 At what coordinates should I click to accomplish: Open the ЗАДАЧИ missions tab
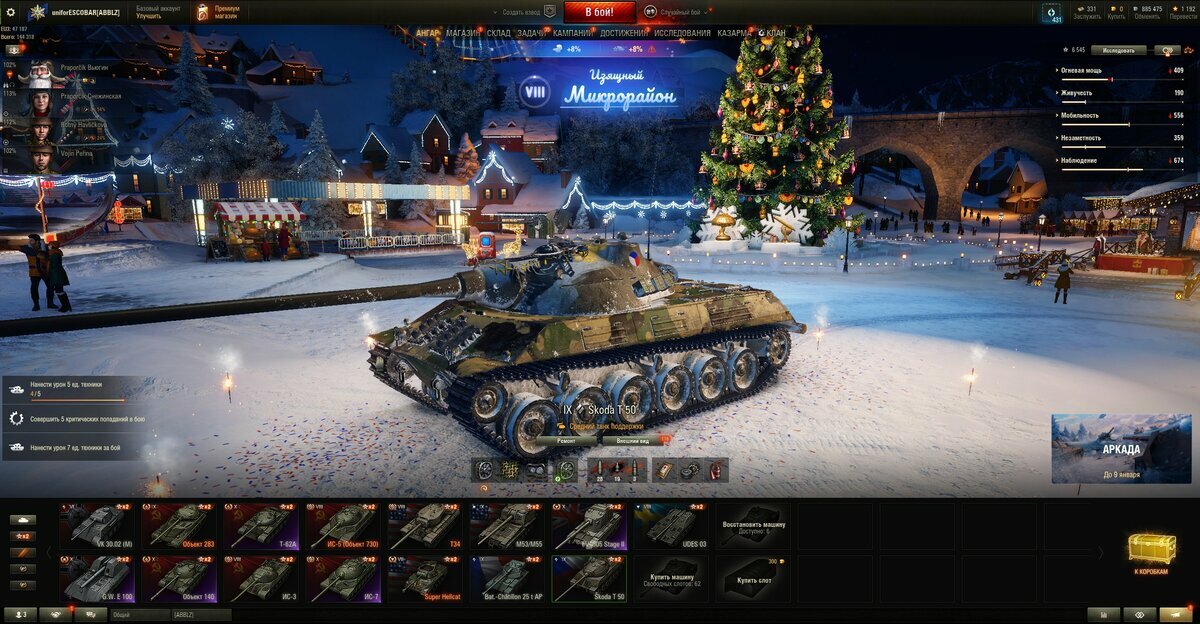pyautogui.click(x=532, y=33)
